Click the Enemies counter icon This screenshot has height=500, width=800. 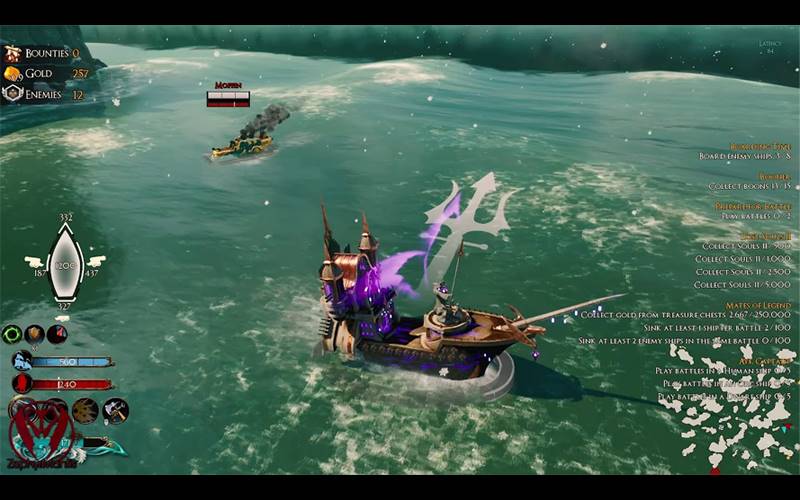[12, 94]
